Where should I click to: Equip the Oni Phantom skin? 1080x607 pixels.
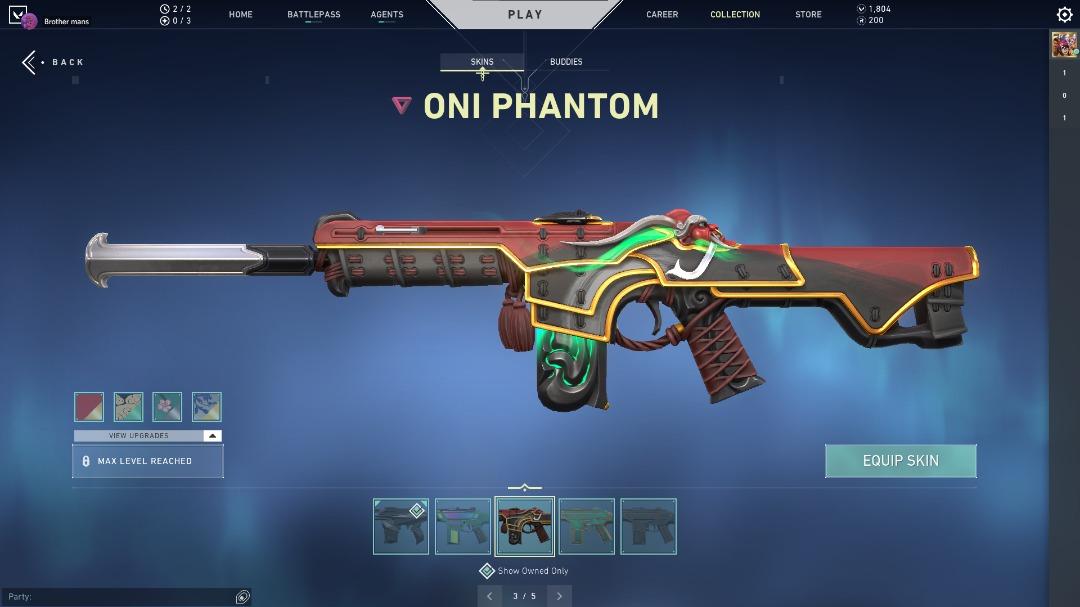[x=900, y=461]
